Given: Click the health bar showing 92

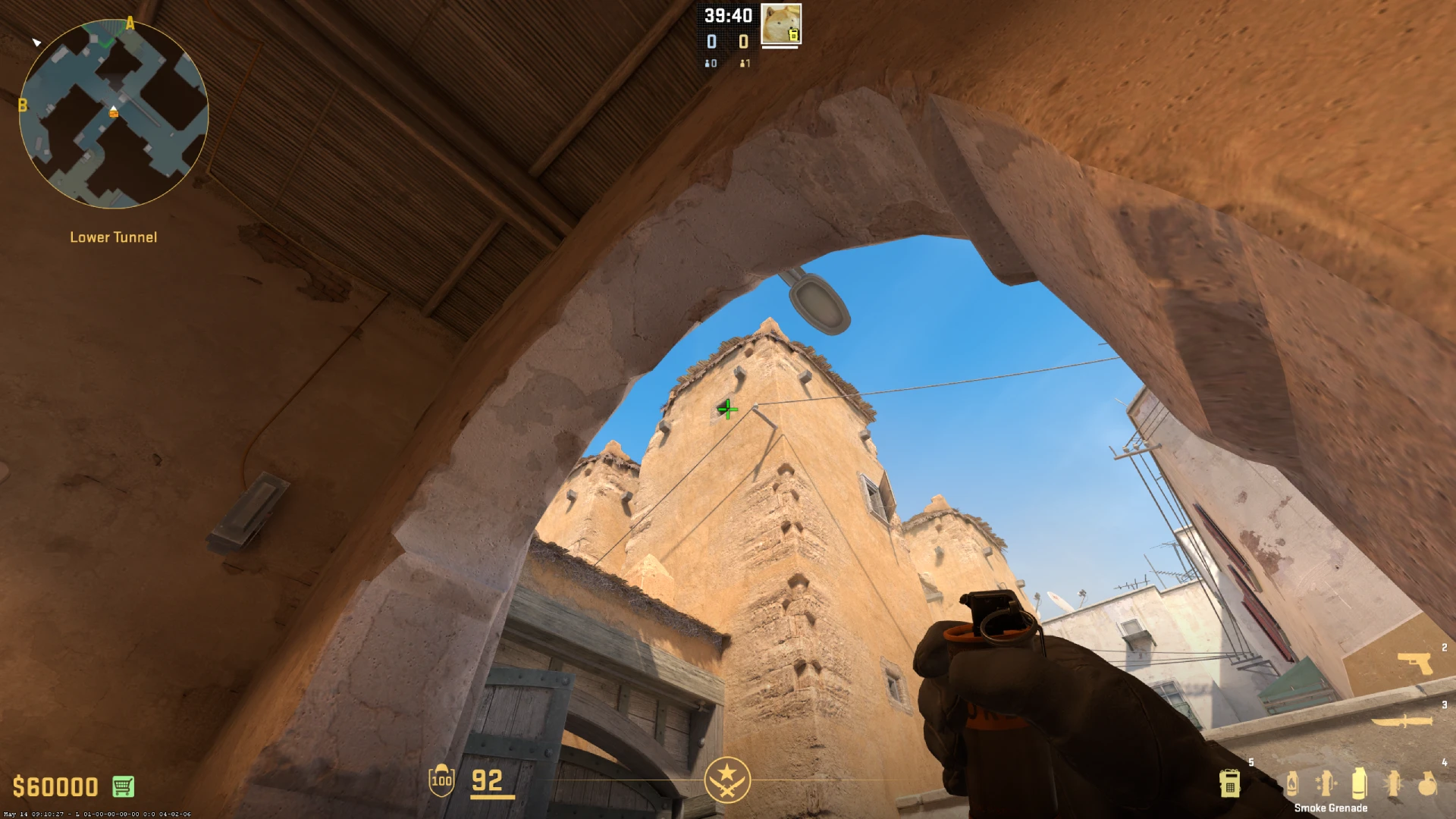Looking at the screenshot, I should tap(488, 780).
